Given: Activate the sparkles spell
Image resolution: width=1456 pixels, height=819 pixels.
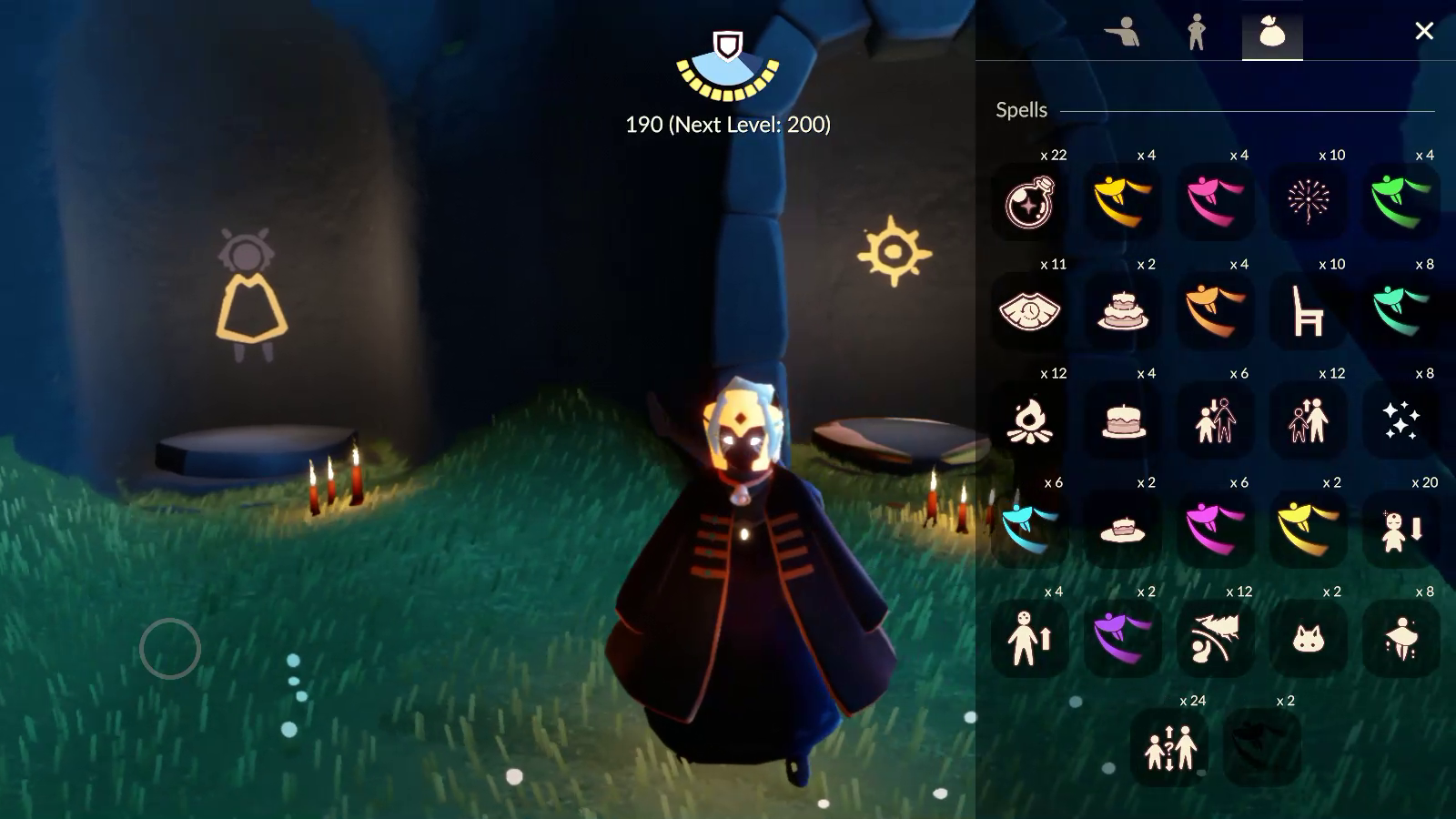Looking at the screenshot, I should [x=1400, y=420].
